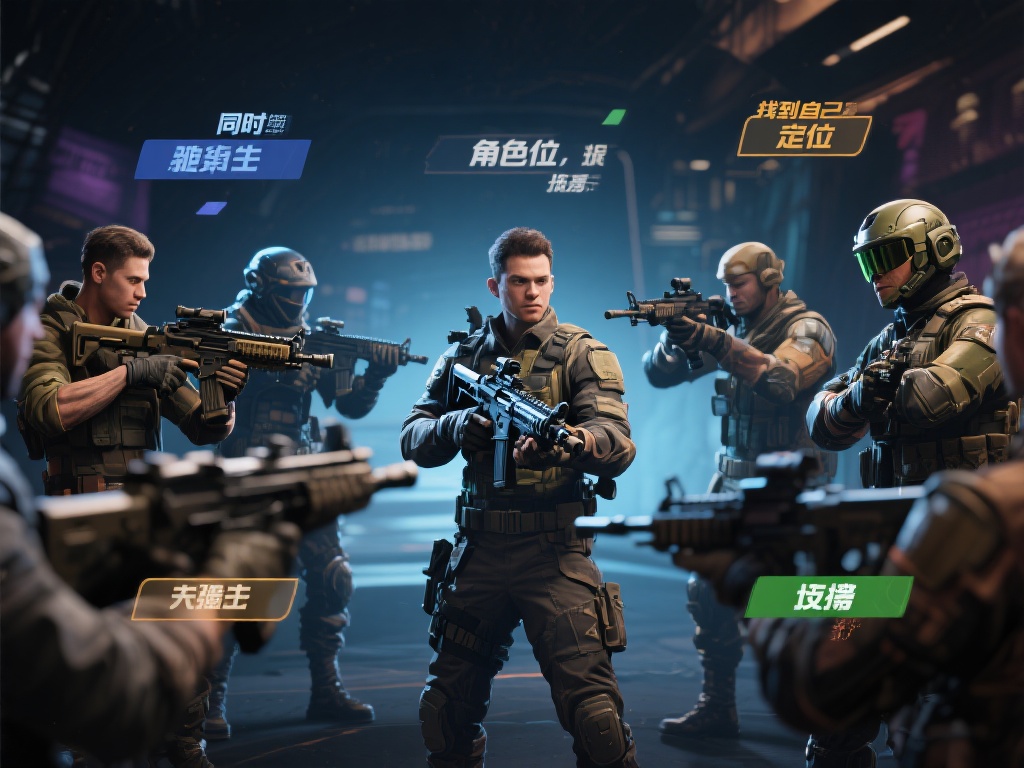Click the dark 角色位 banner
Screen dimensions: 1024x768
pyautogui.click(x=518, y=155)
